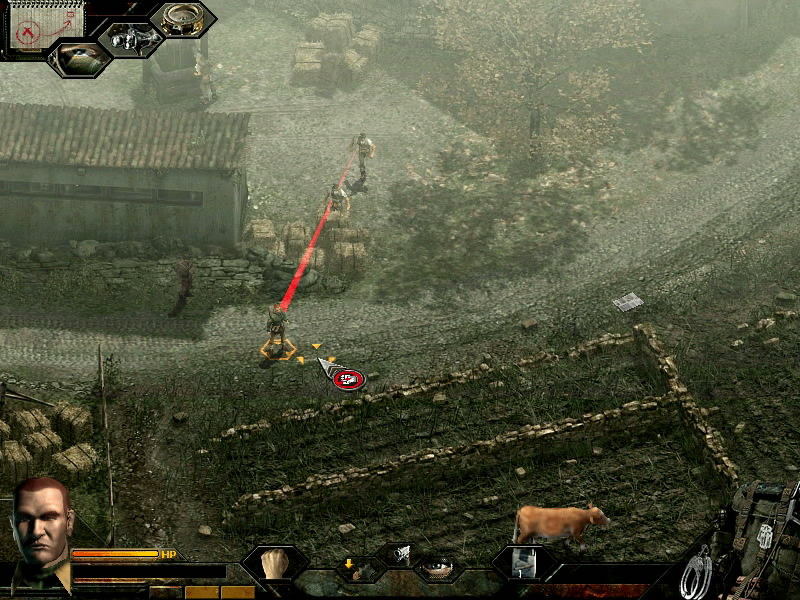Viewport: 800px width, 600px height.
Task: Select the coiled wire item
Action: pyautogui.click(x=696, y=572)
